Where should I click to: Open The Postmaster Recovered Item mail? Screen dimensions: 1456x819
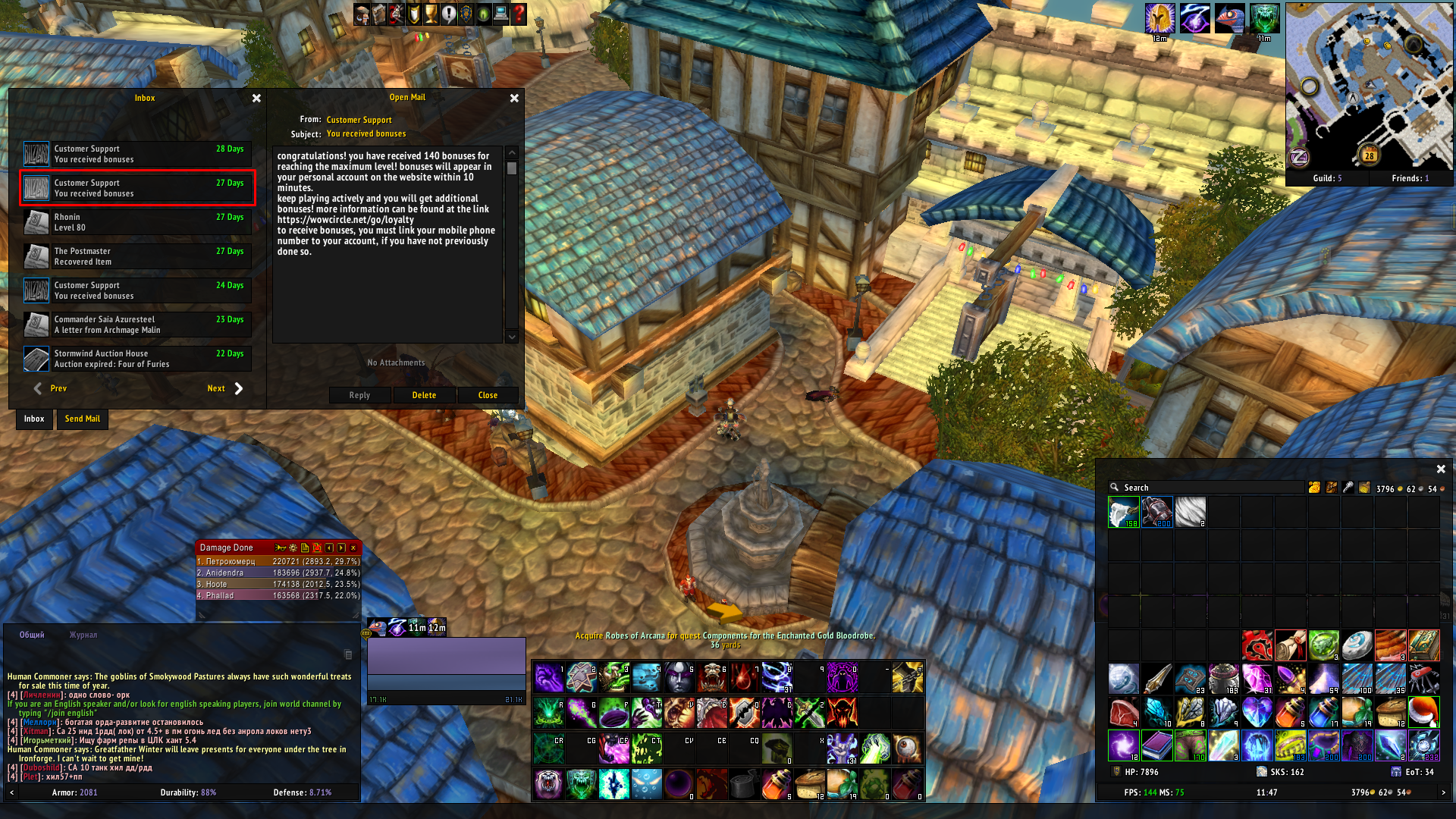click(x=137, y=256)
